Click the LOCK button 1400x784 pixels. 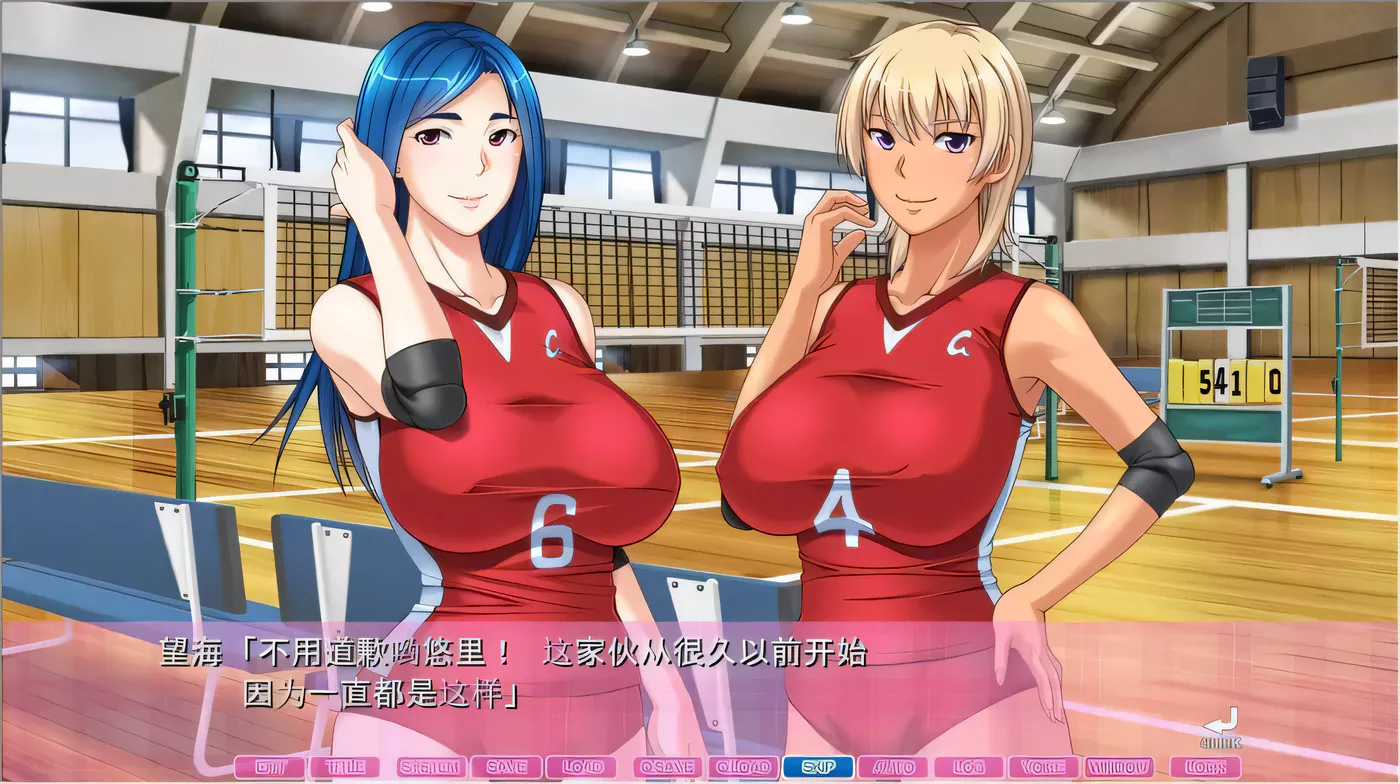click(x=1205, y=768)
